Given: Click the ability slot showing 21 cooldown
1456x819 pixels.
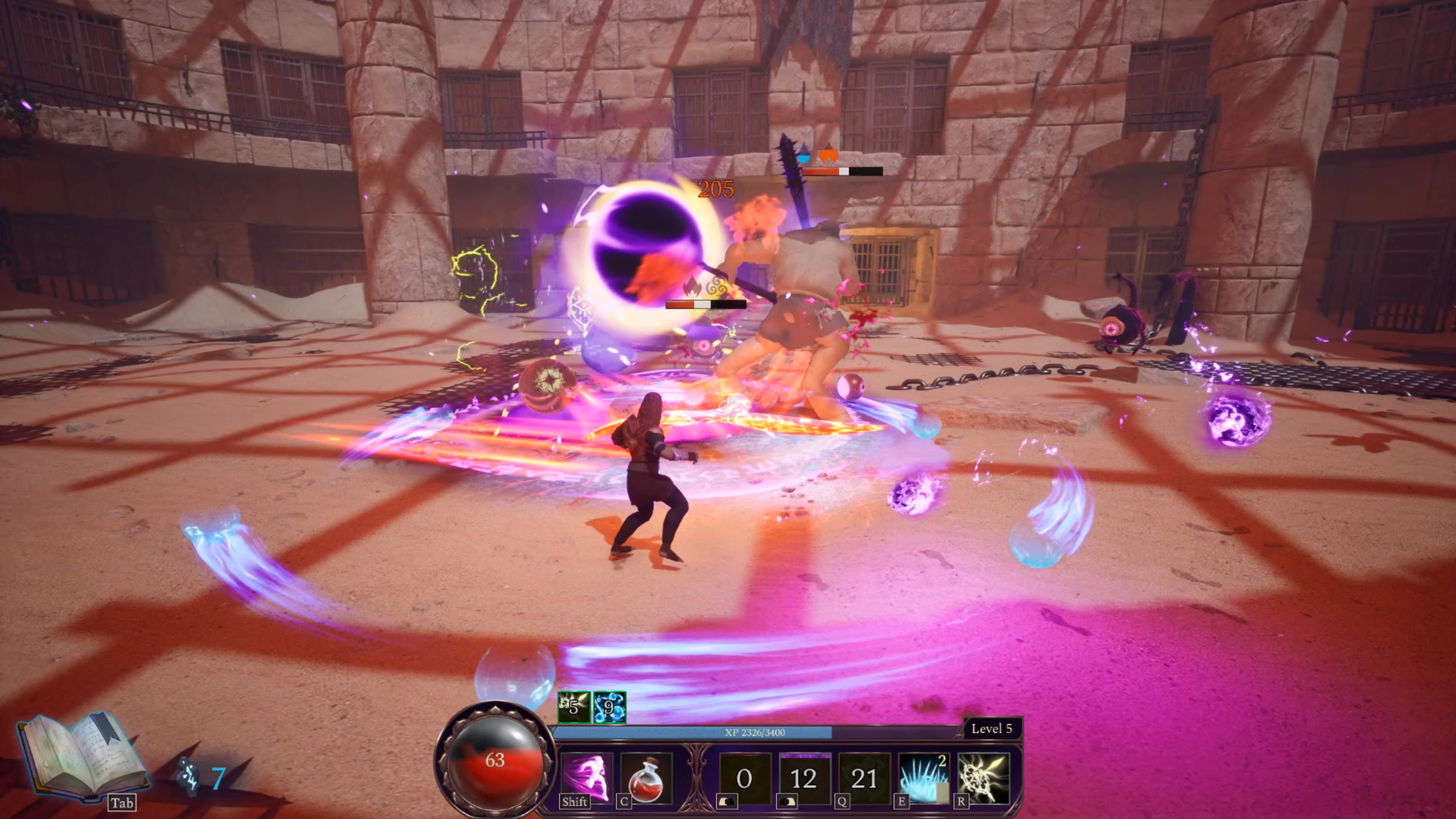Looking at the screenshot, I should (863, 778).
